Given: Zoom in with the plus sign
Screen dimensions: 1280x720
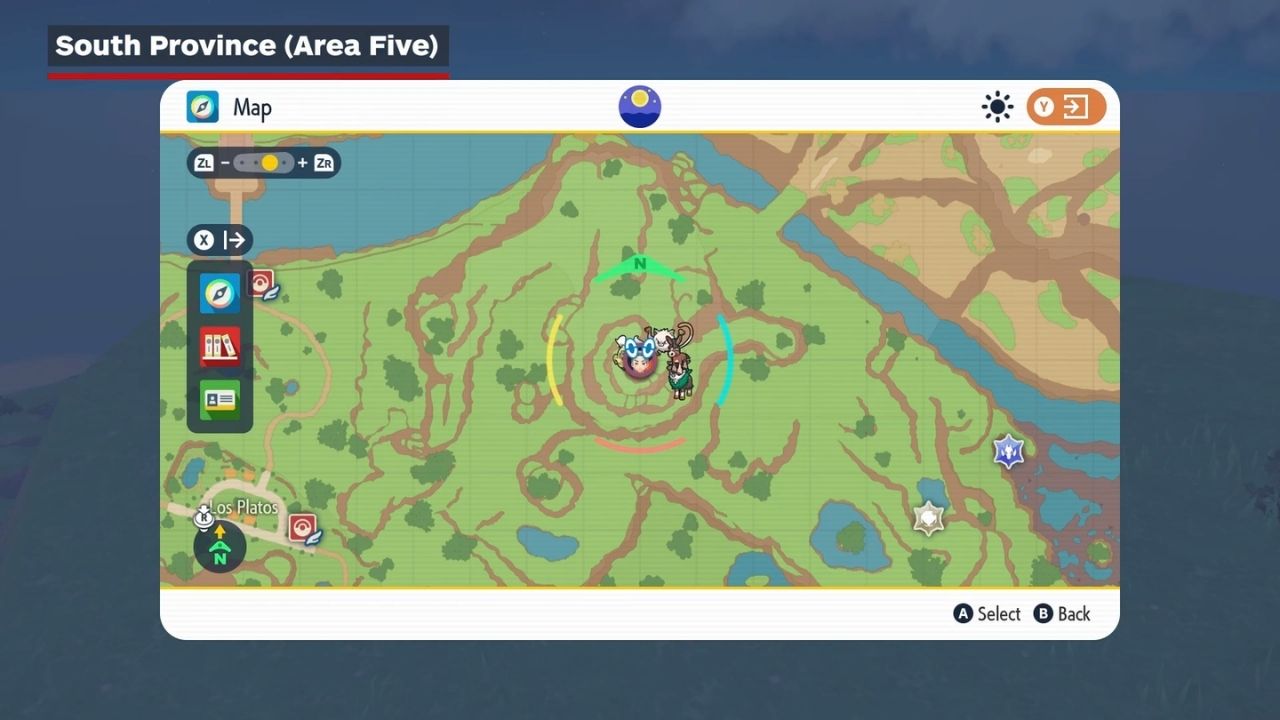Looking at the screenshot, I should (302, 162).
